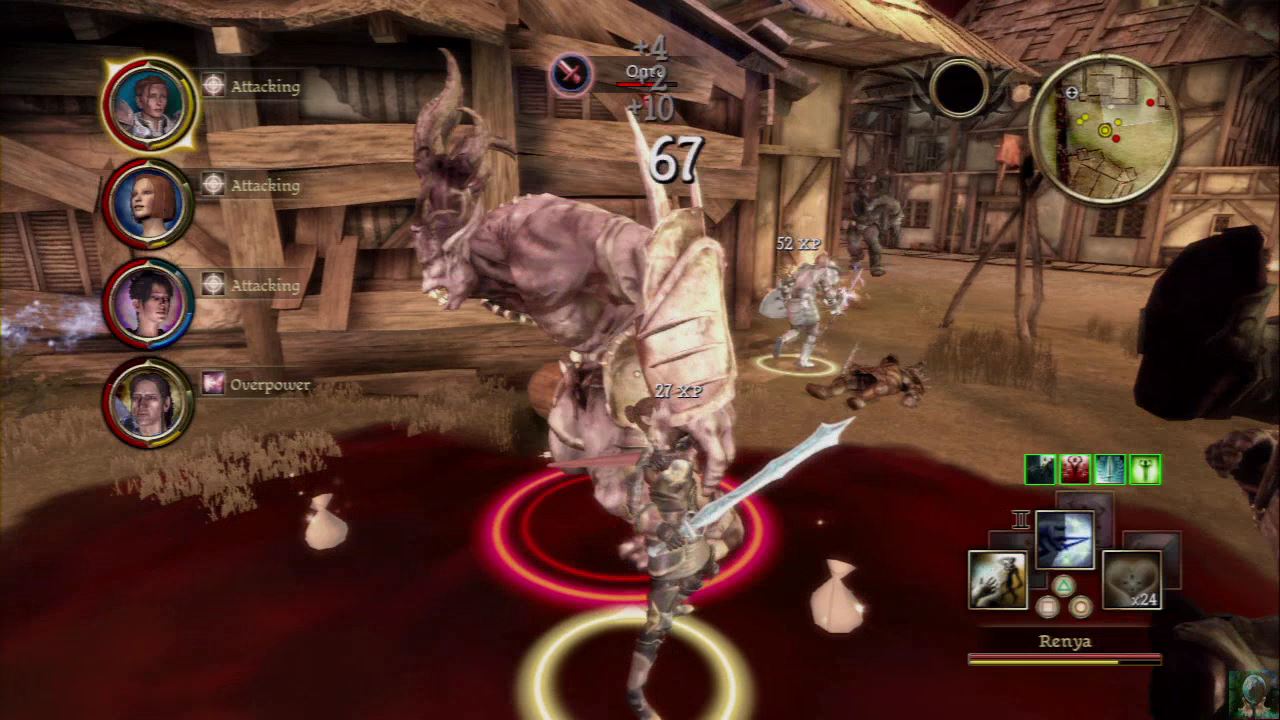The image size is (1280, 720).
Task: Use the heart-shaped item with x24 count
Action: pos(1131,580)
